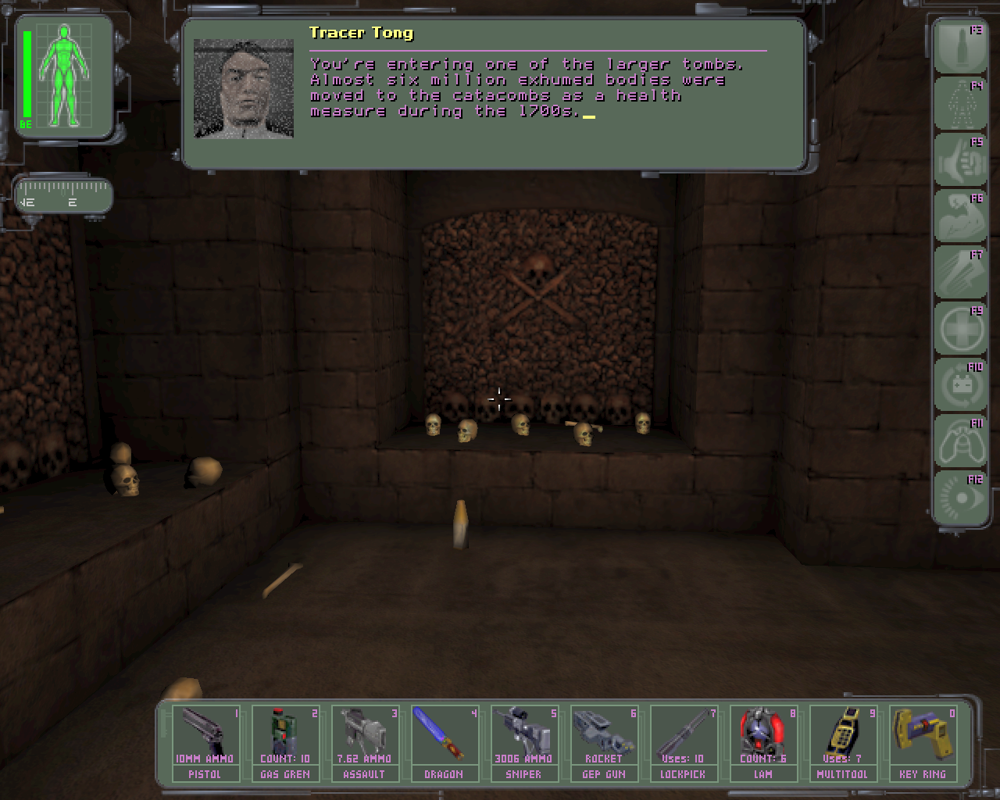Select the Dragon's Tooth sword slot
The height and width of the screenshot is (800, 1000).
444,742
